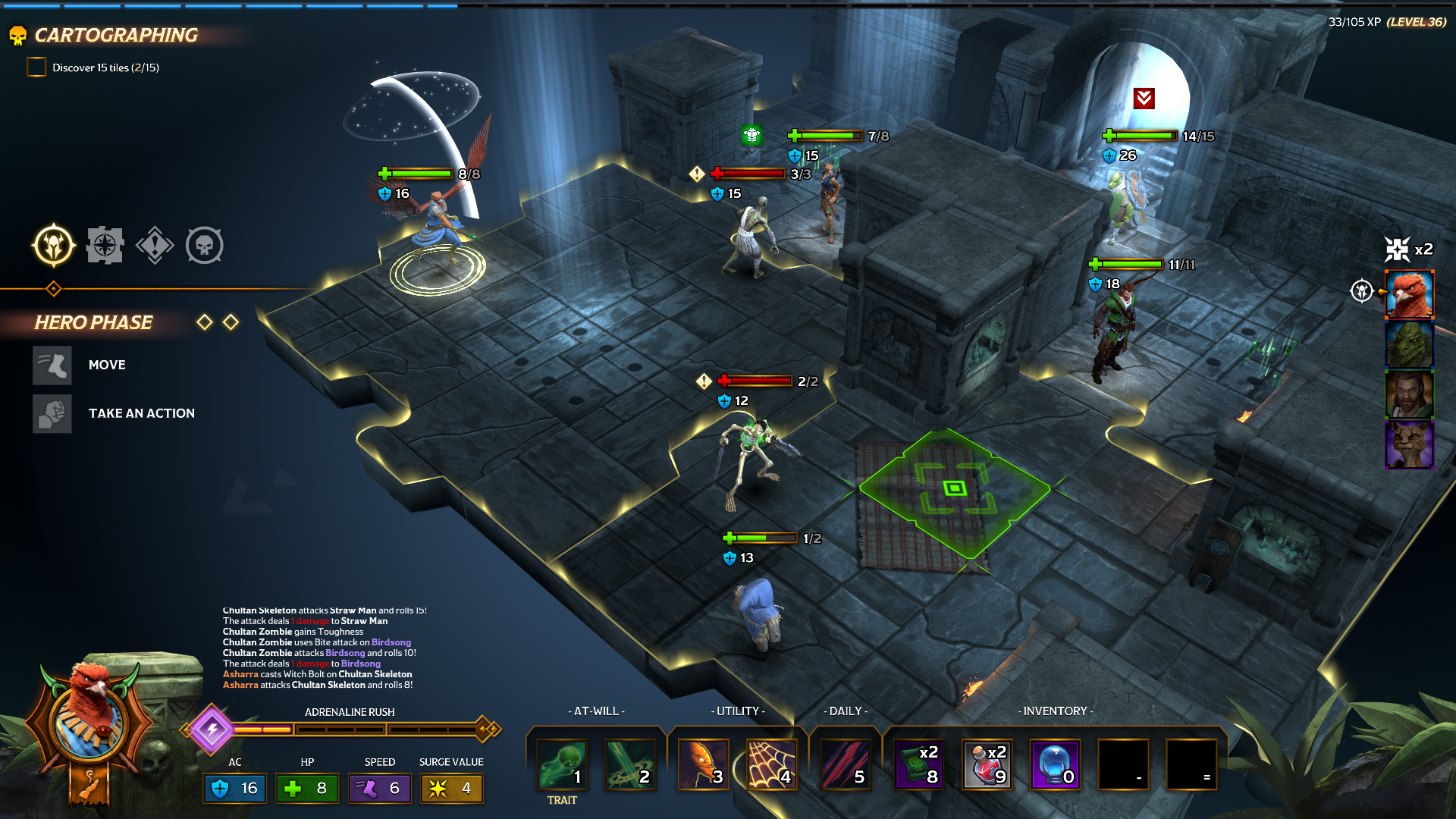The image size is (1456, 819).
Task: Click the villain phase skull icon
Action: coord(205,245)
